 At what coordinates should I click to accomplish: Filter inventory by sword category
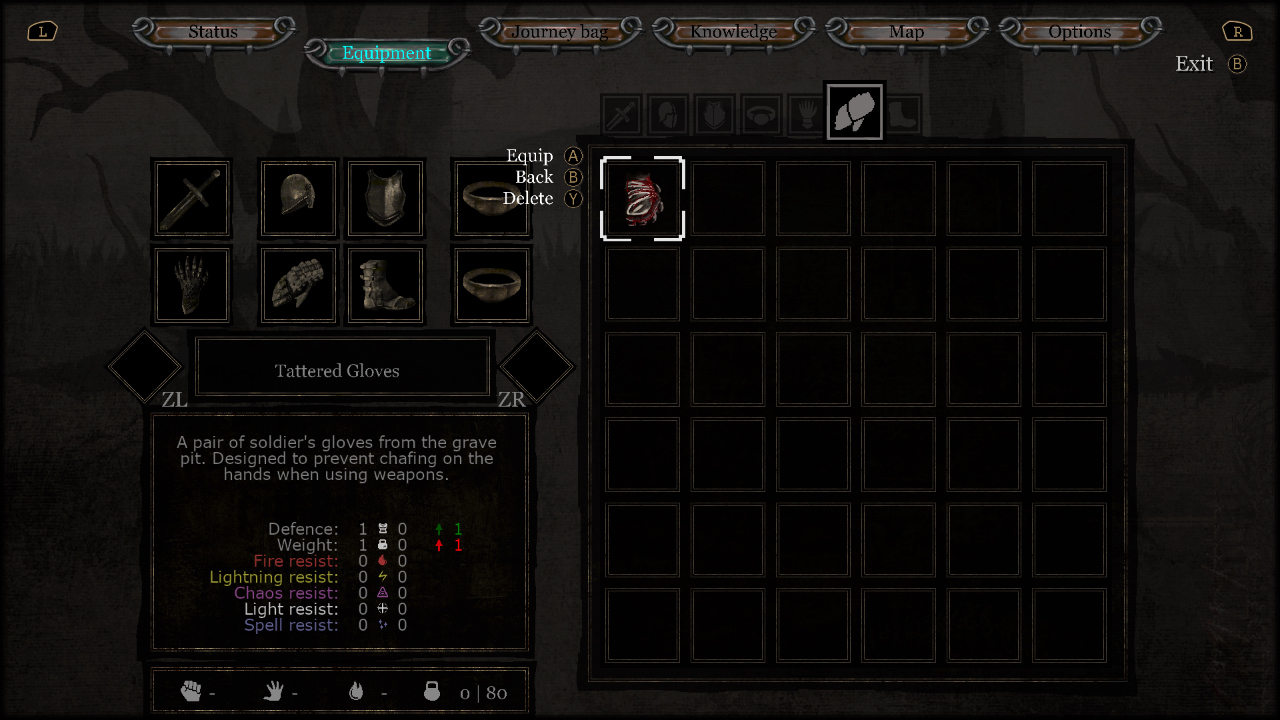click(621, 115)
